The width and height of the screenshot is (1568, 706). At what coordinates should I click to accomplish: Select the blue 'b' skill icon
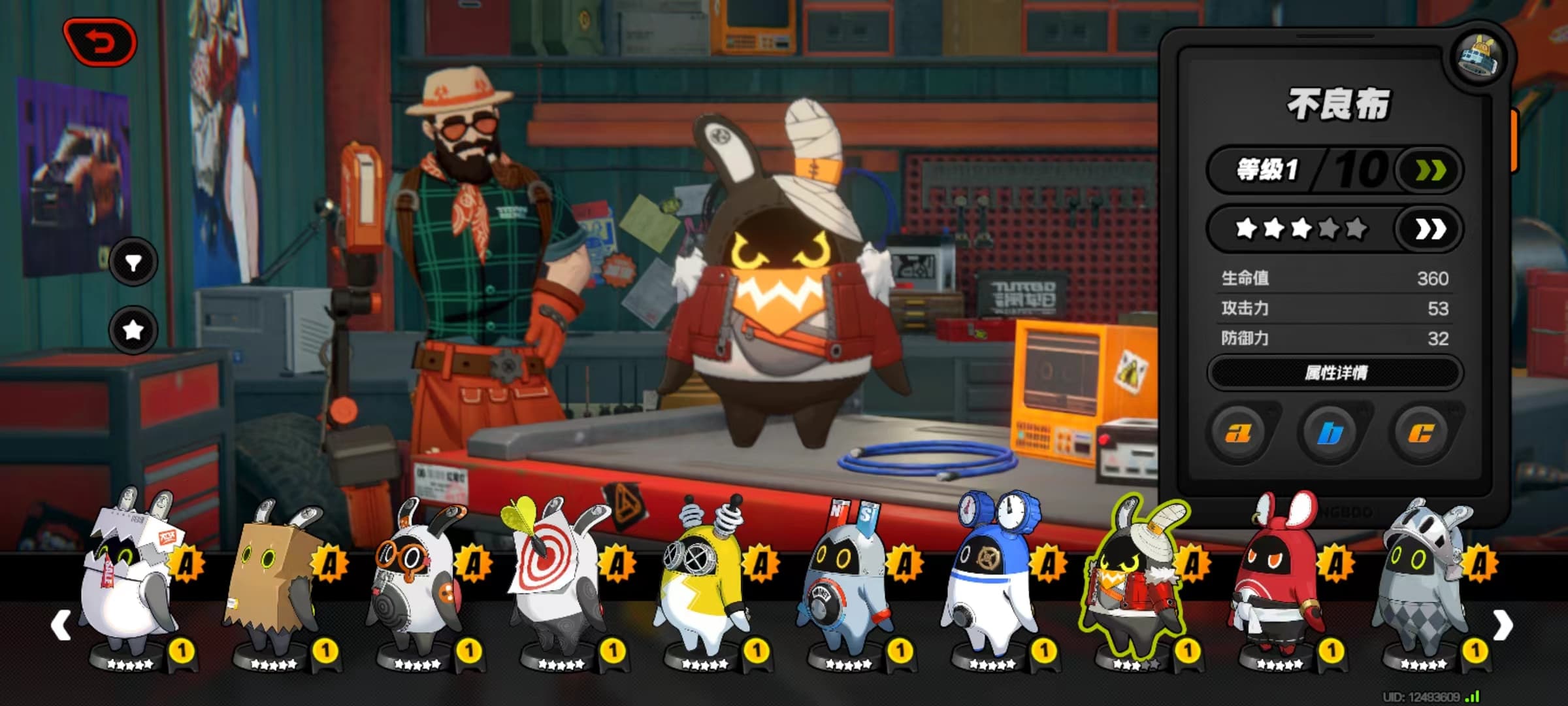1330,432
